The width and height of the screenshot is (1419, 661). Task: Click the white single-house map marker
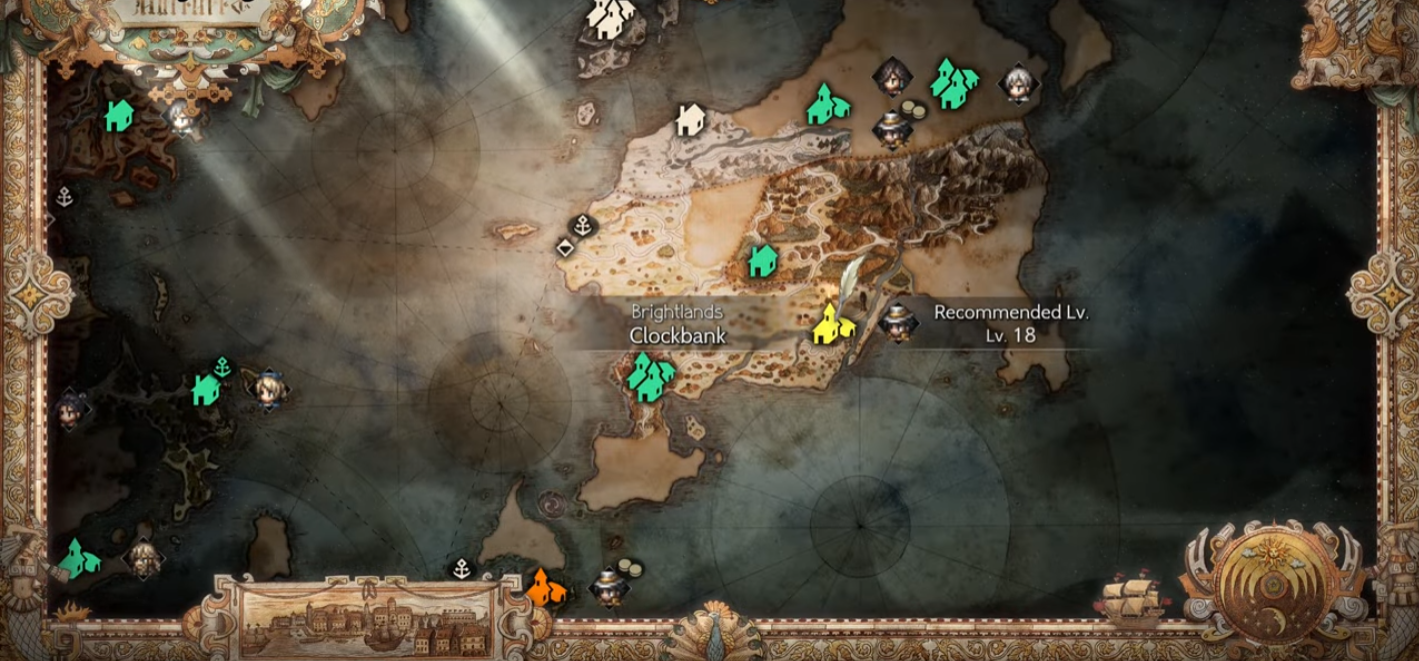click(688, 120)
